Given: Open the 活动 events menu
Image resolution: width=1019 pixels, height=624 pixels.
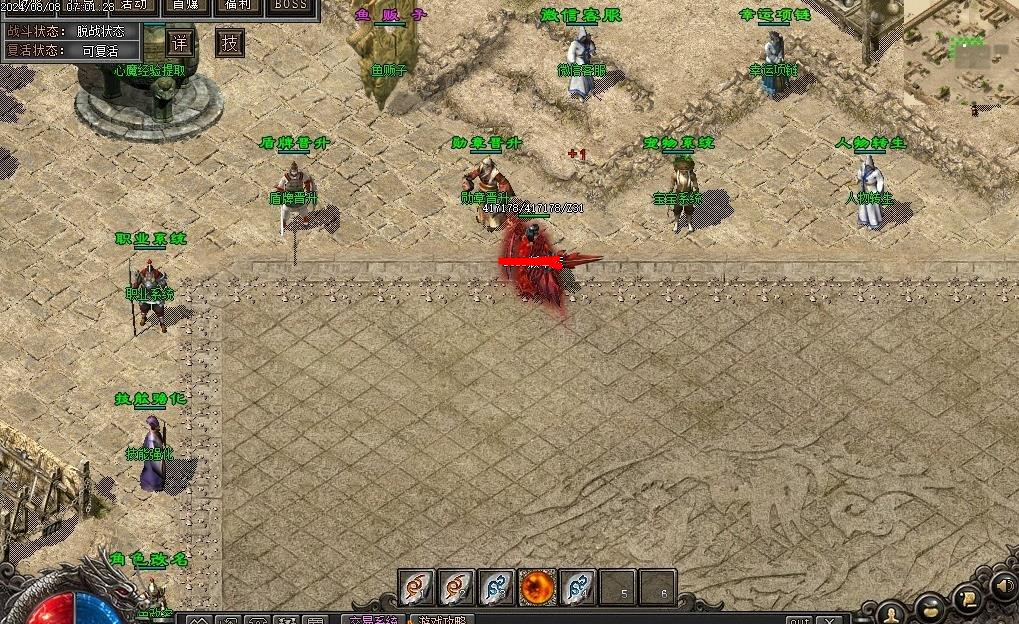Looking at the screenshot, I should click(132, 5).
